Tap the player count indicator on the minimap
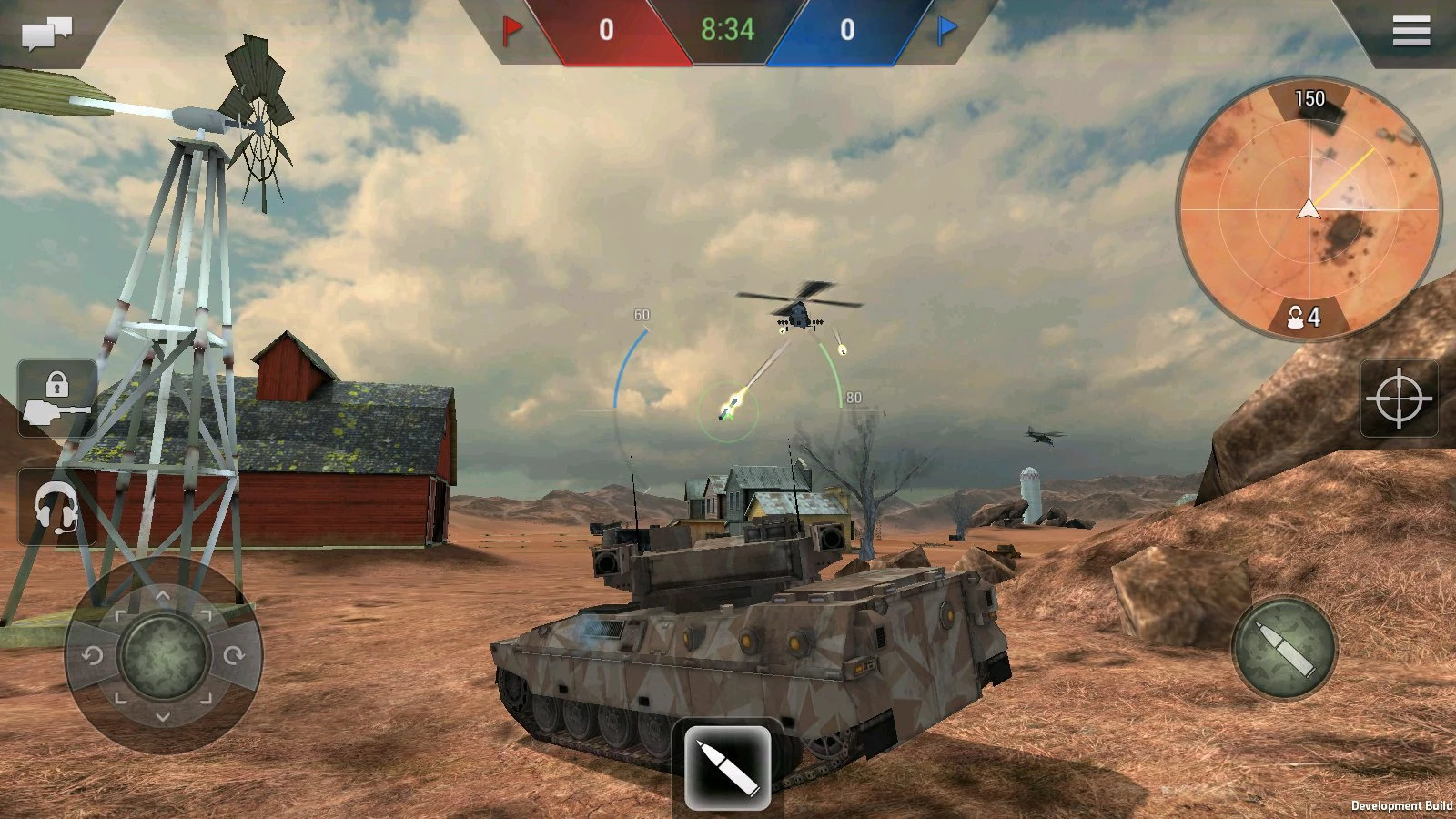1456x819 pixels. (1305, 318)
